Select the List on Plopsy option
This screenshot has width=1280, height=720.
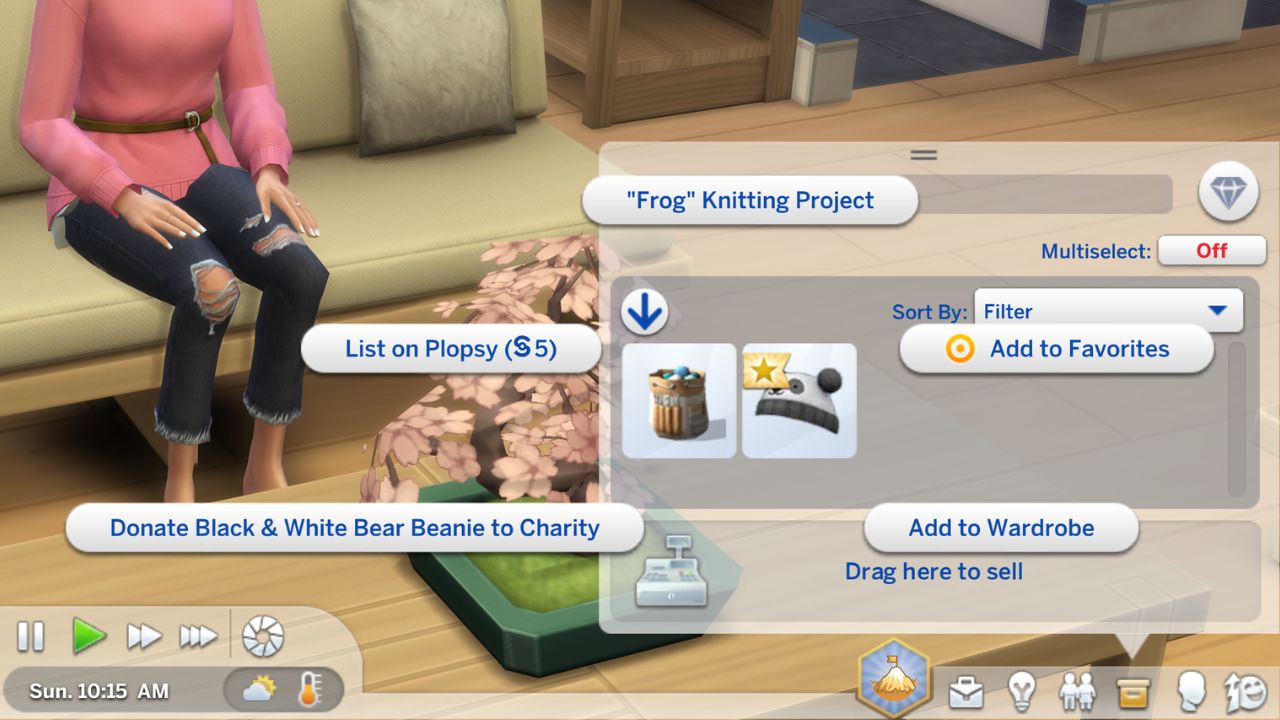coord(451,349)
